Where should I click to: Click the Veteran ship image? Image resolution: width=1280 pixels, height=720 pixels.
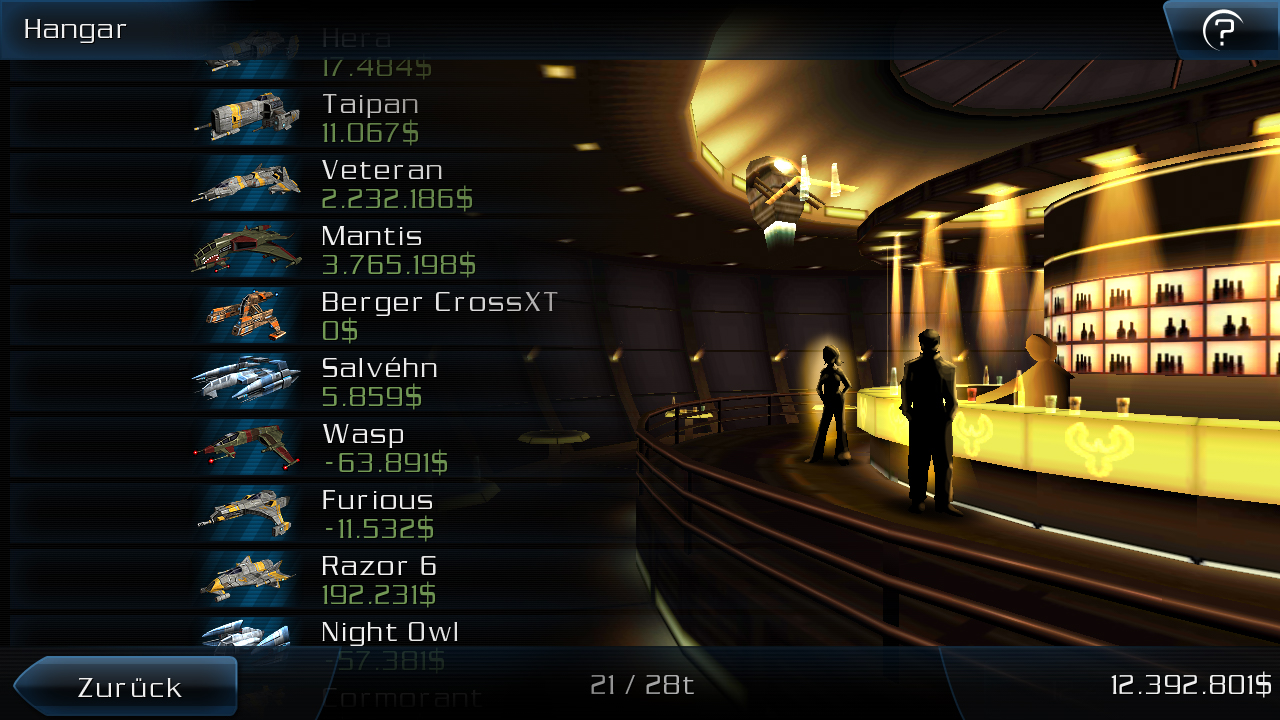tap(248, 181)
